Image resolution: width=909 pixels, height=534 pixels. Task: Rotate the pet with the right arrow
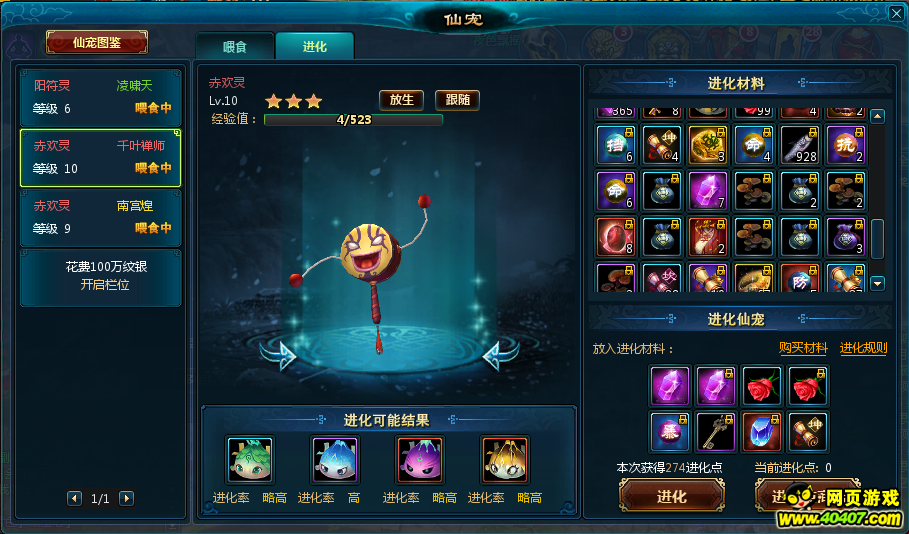point(501,354)
